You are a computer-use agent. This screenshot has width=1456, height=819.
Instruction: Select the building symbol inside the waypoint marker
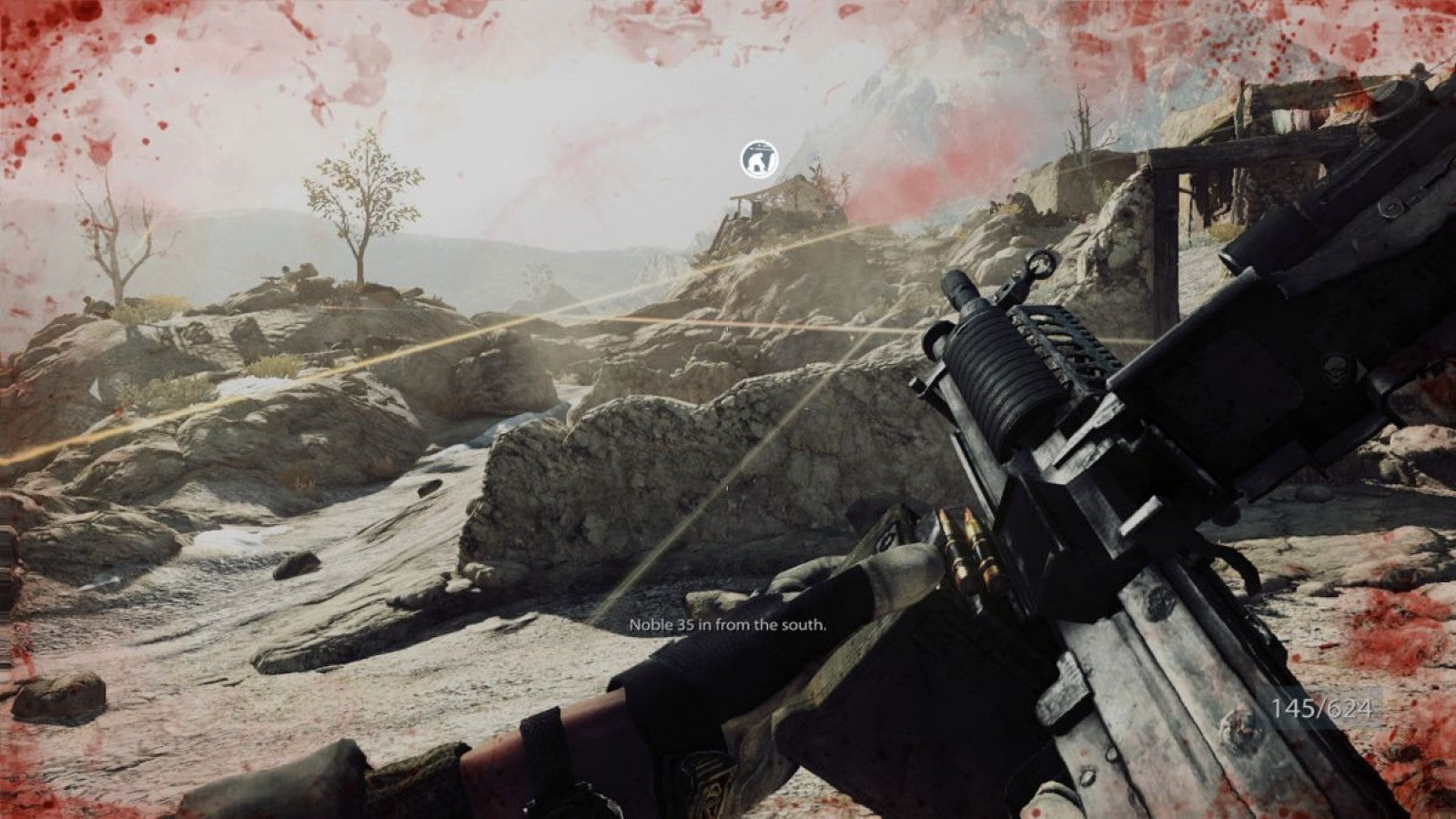pos(757,160)
